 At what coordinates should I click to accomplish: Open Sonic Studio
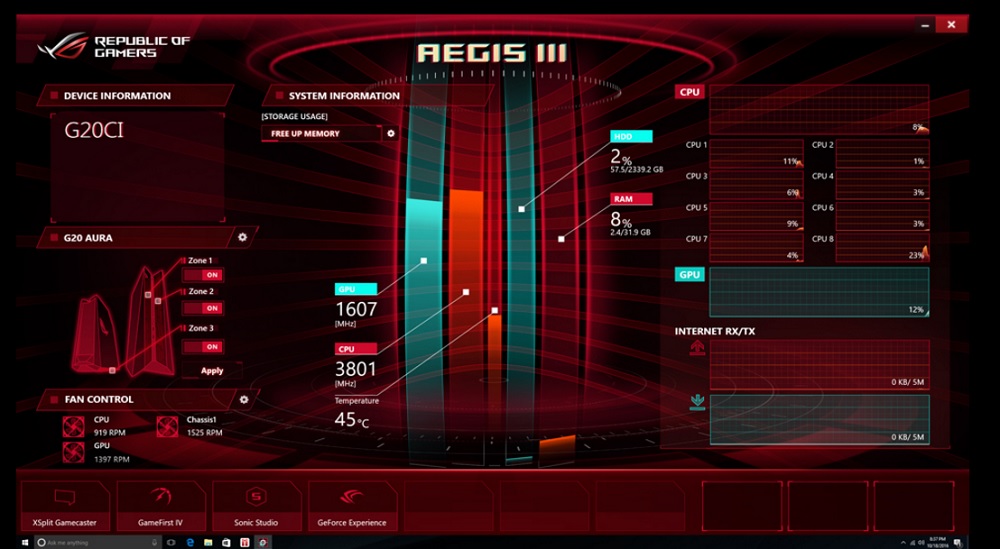click(x=256, y=505)
